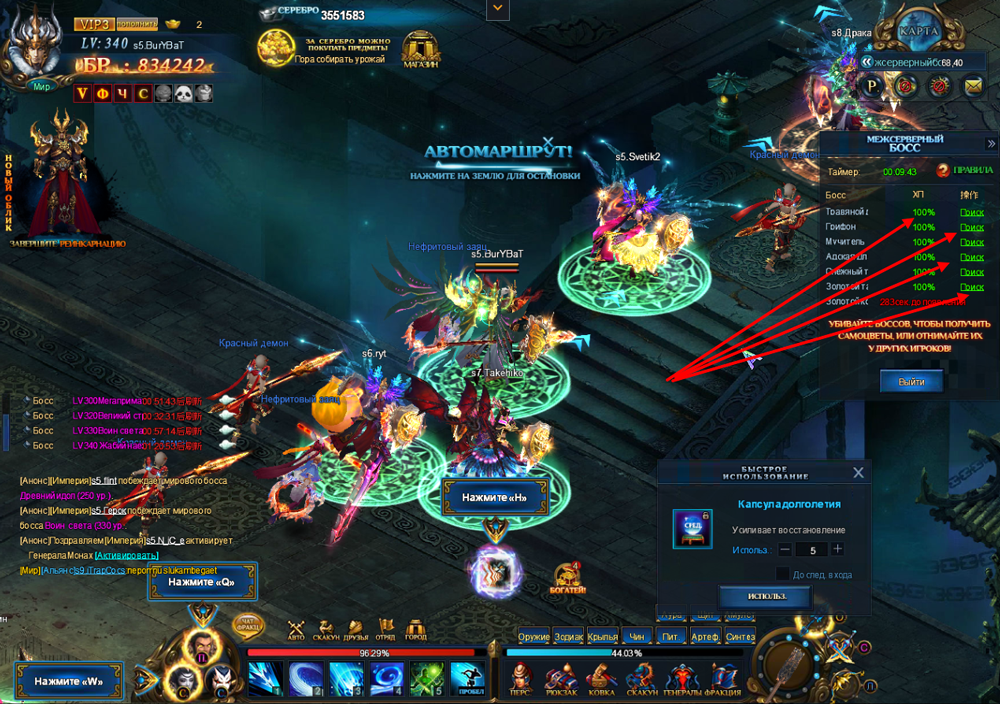Open the Магазин shop

(423, 49)
